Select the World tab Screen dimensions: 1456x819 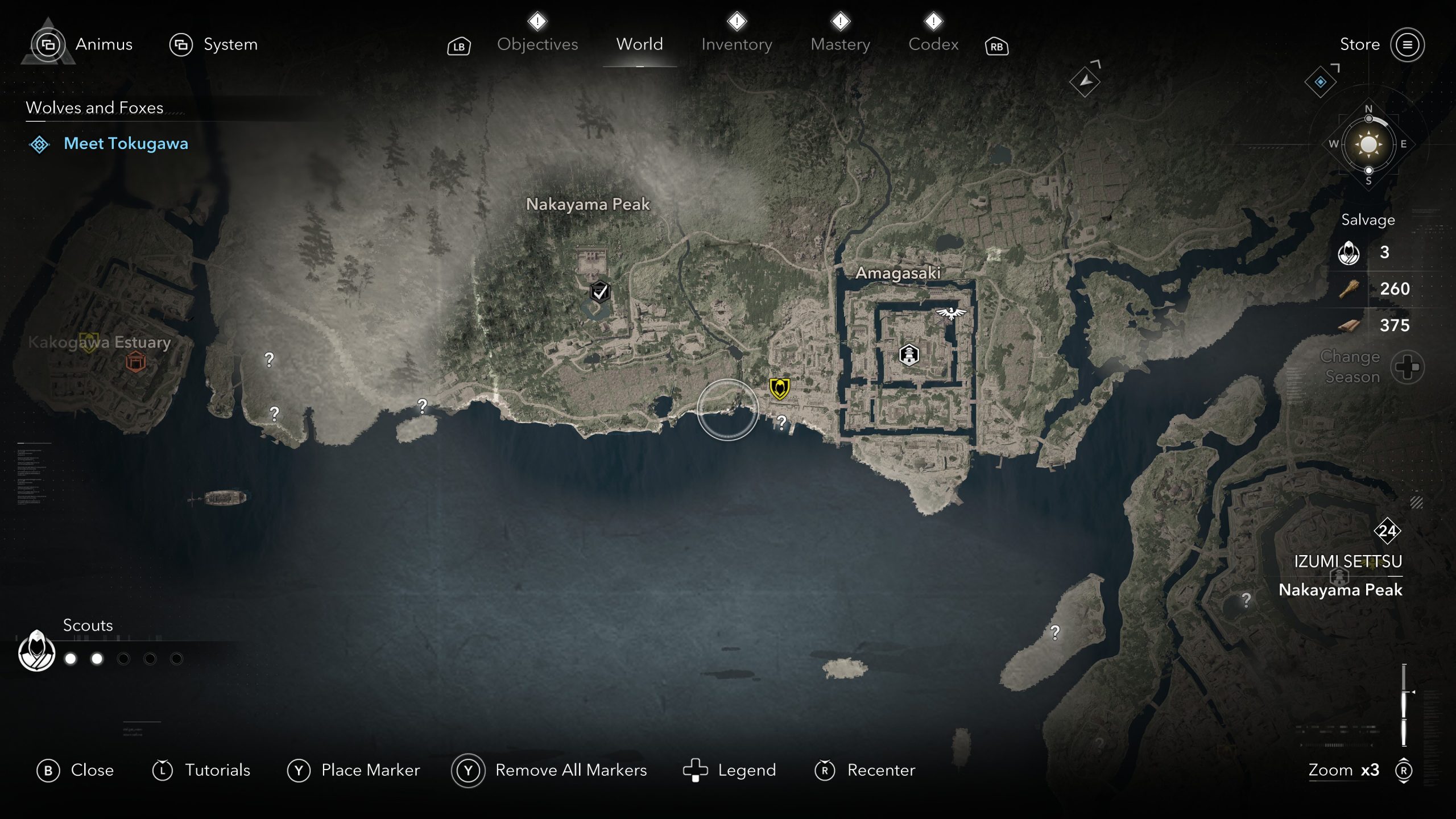(639, 44)
